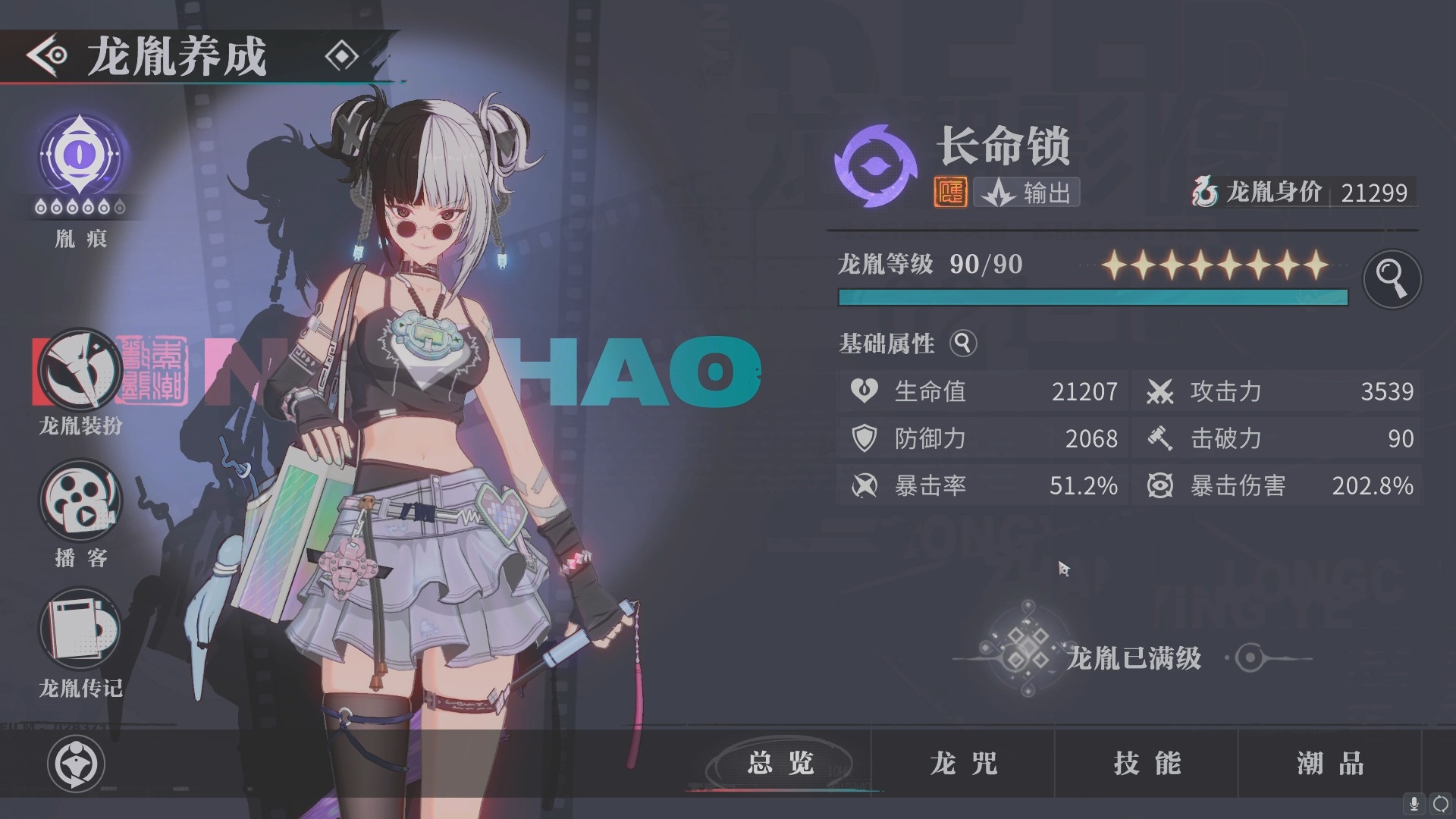
Task: Switch to the 潮品 tab
Action: point(1331,764)
